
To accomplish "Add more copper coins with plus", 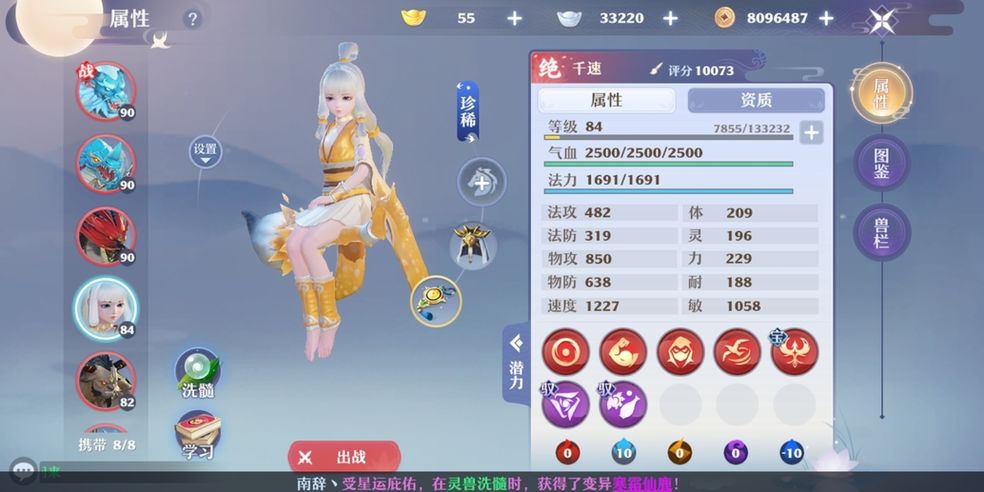I will 826,18.
